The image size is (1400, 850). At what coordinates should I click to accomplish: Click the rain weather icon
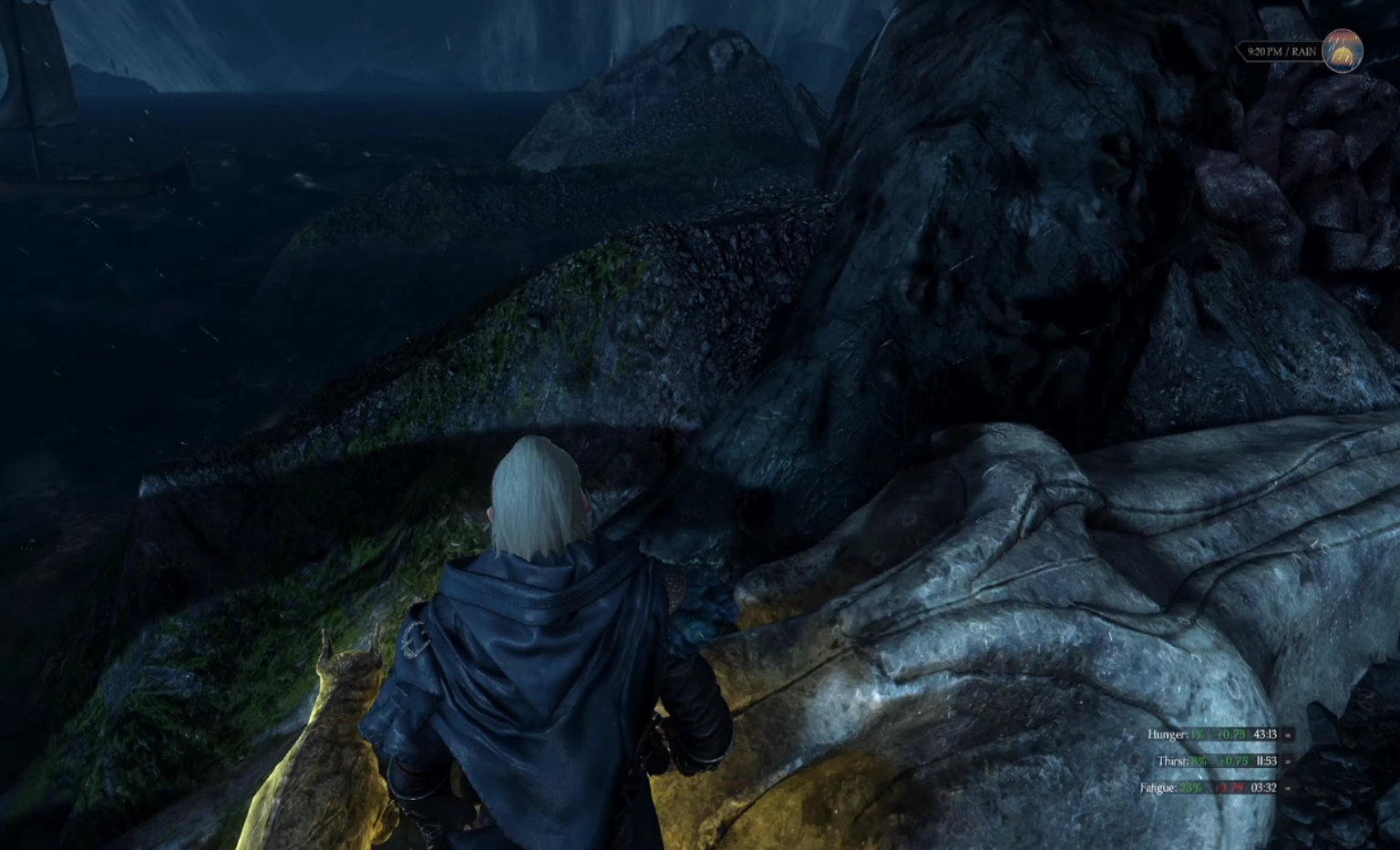pos(1343,51)
